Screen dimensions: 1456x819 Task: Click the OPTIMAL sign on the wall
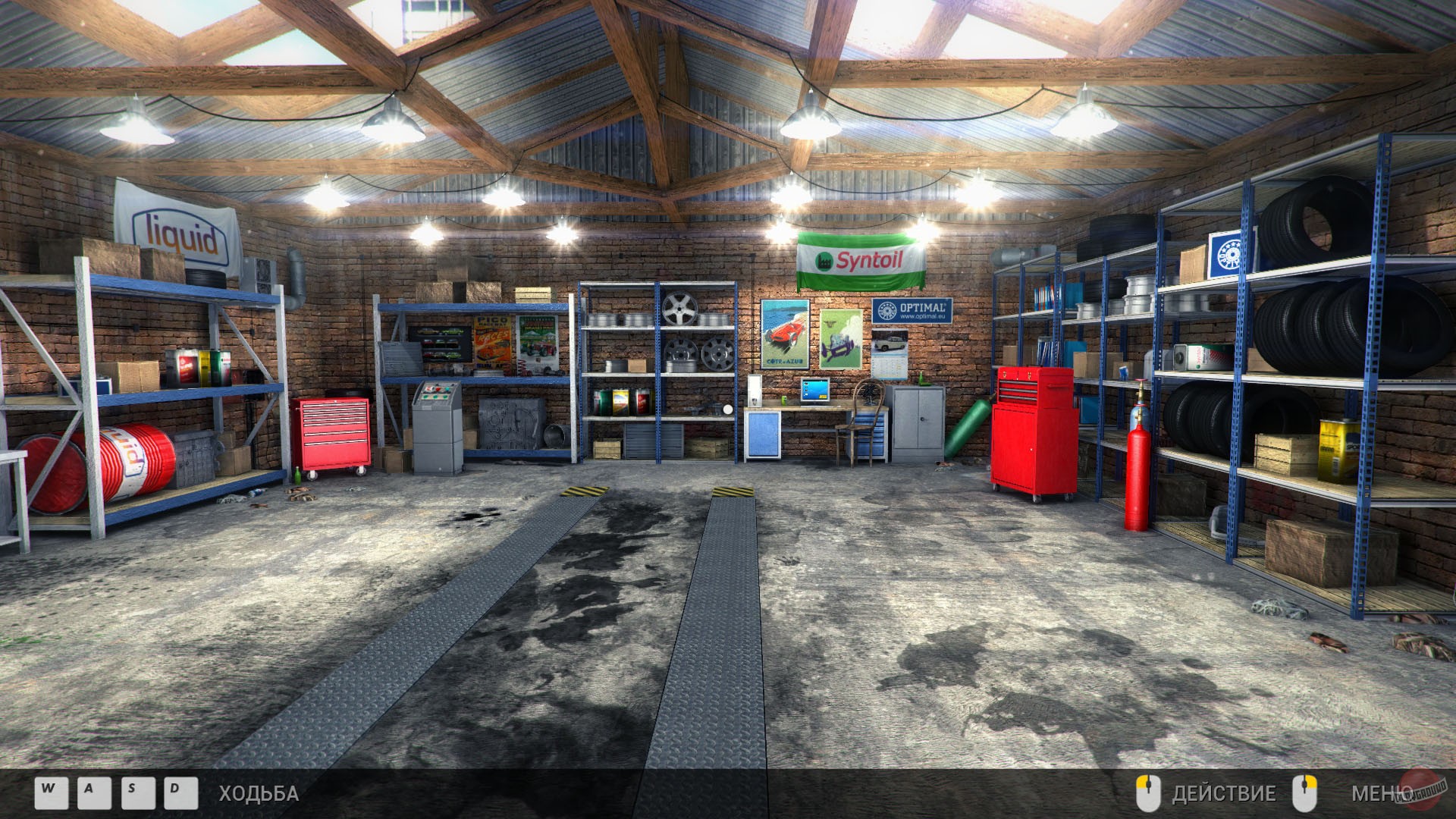[912, 310]
